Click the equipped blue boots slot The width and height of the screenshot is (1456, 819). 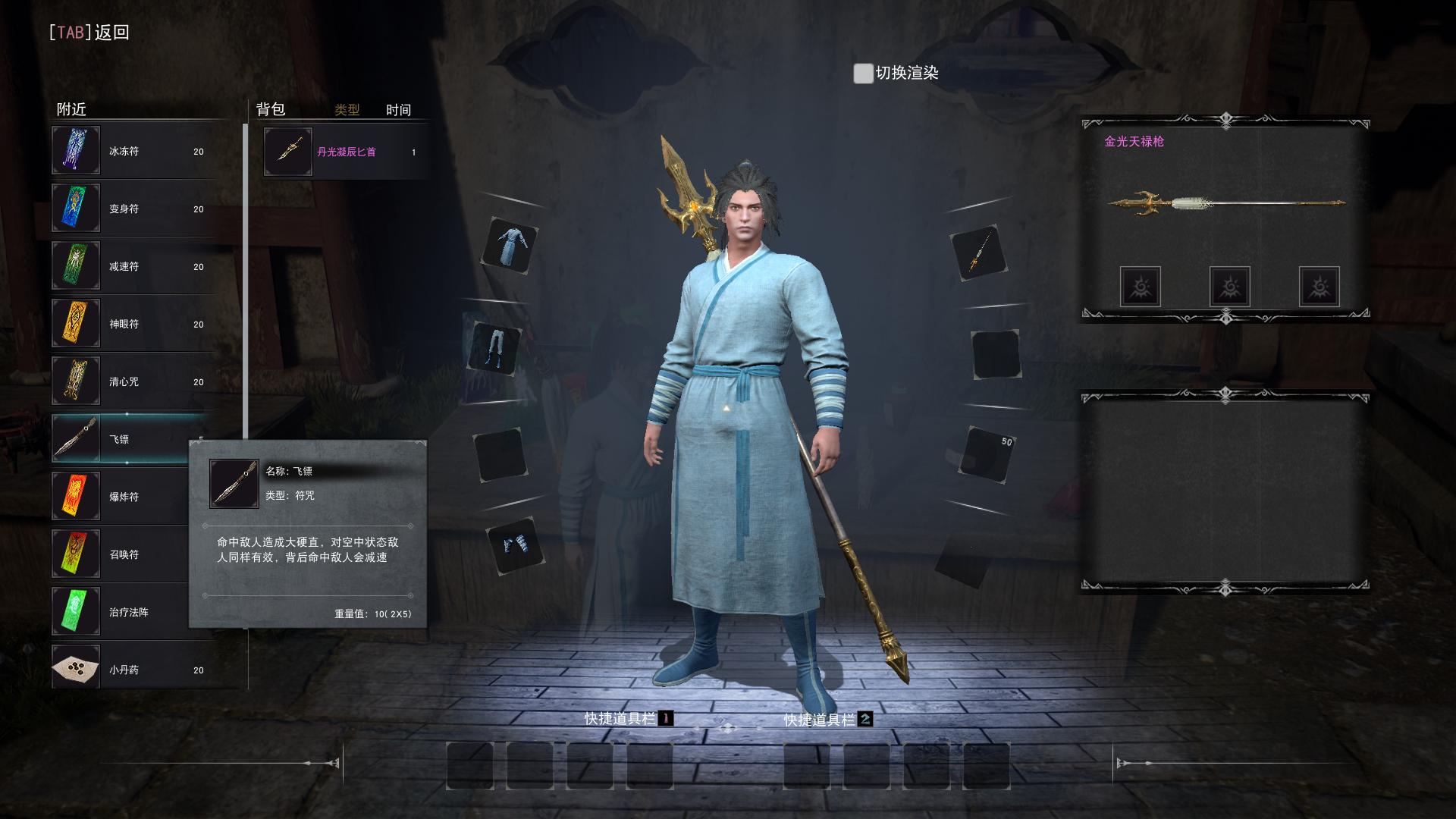point(516,545)
